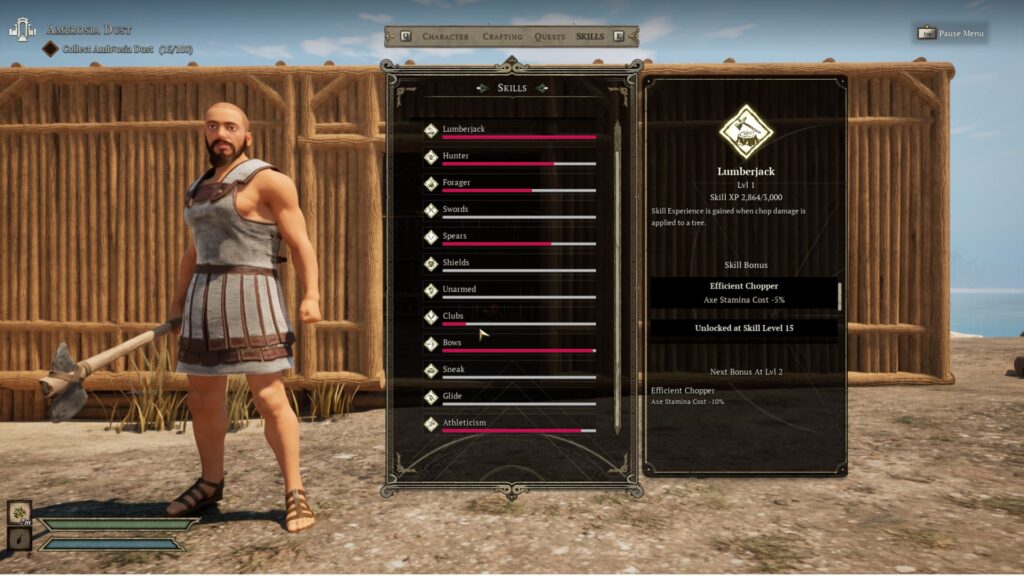Select the Skills tab
Screen dimensions: 1024x576
coord(590,37)
